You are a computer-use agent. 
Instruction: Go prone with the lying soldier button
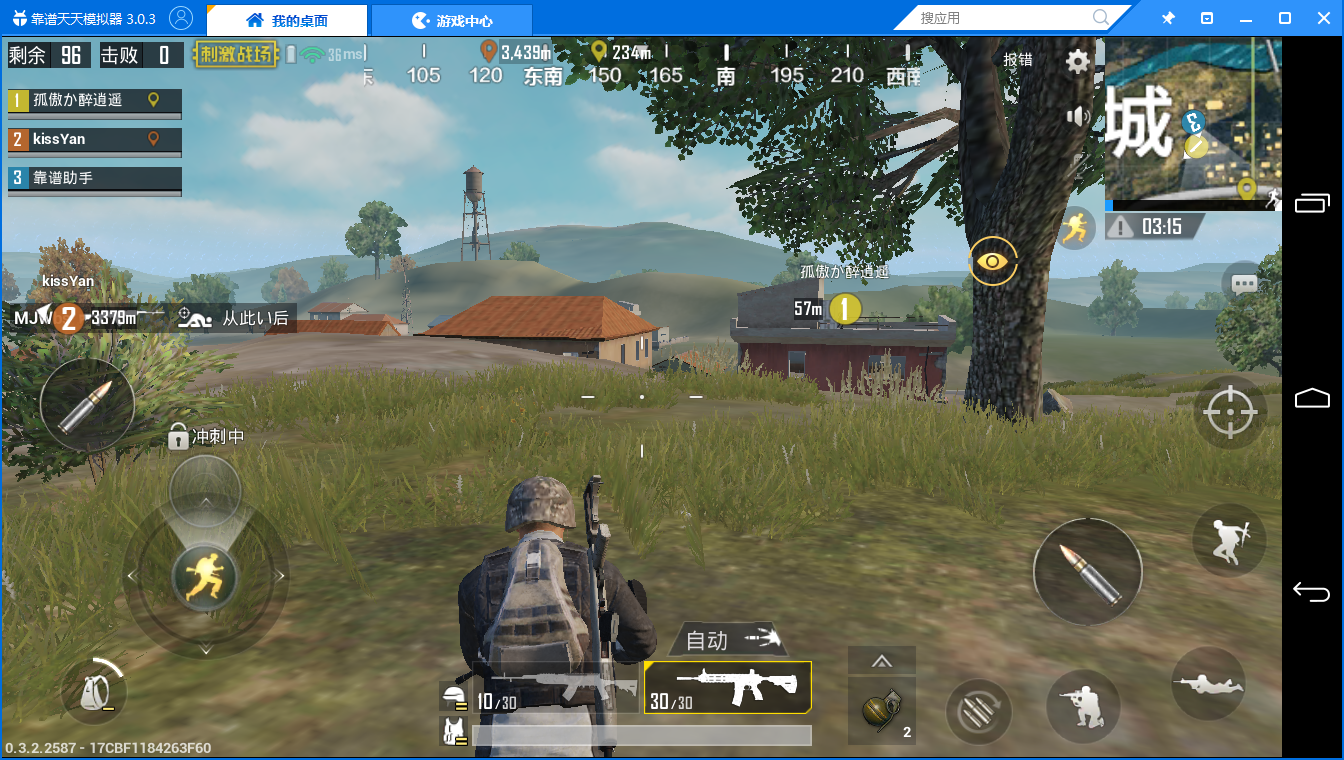click(x=1207, y=684)
